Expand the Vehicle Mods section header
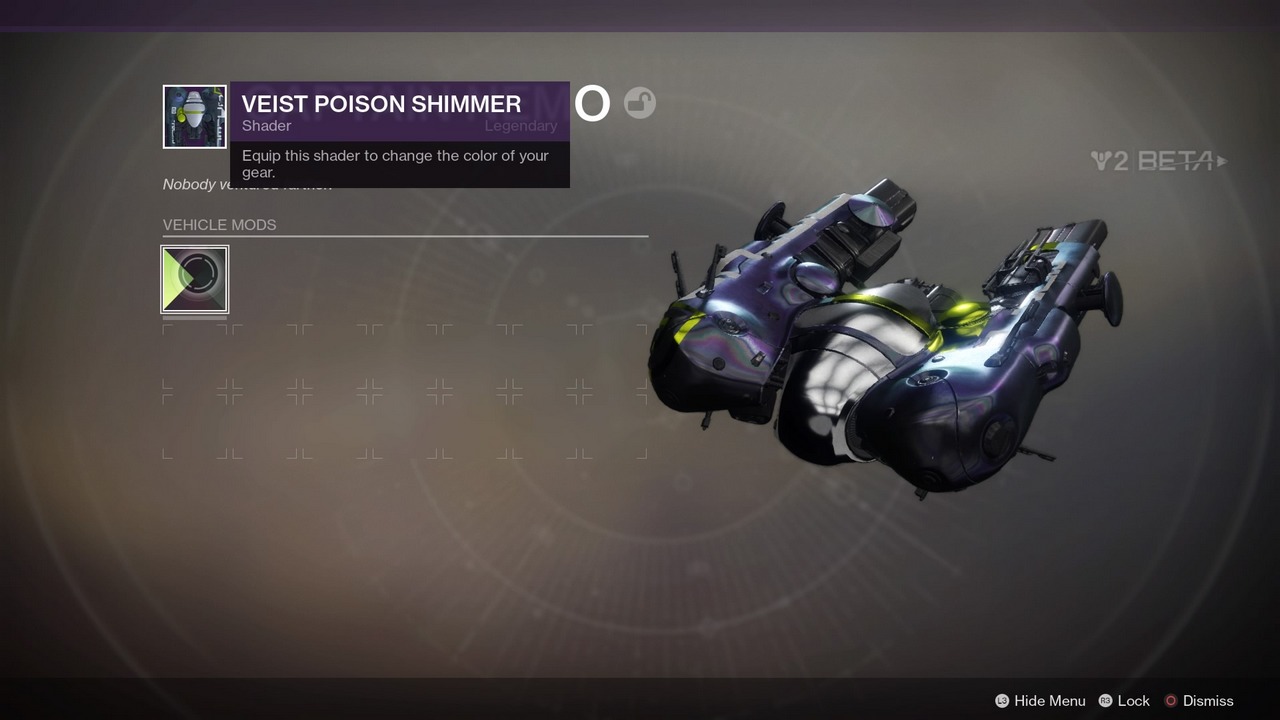Image resolution: width=1280 pixels, height=720 pixels. click(x=219, y=225)
